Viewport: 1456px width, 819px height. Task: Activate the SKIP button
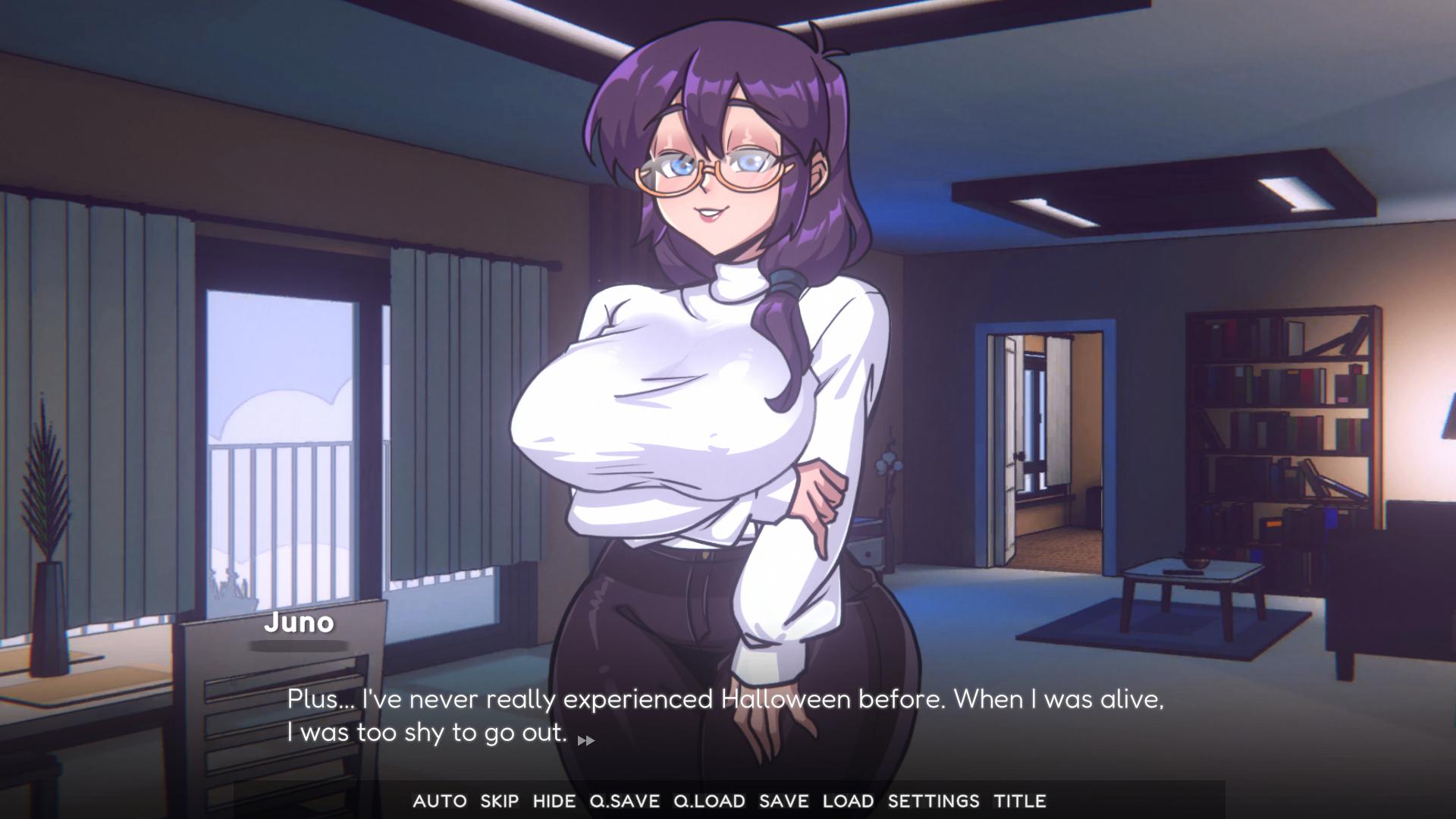tap(500, 801)
